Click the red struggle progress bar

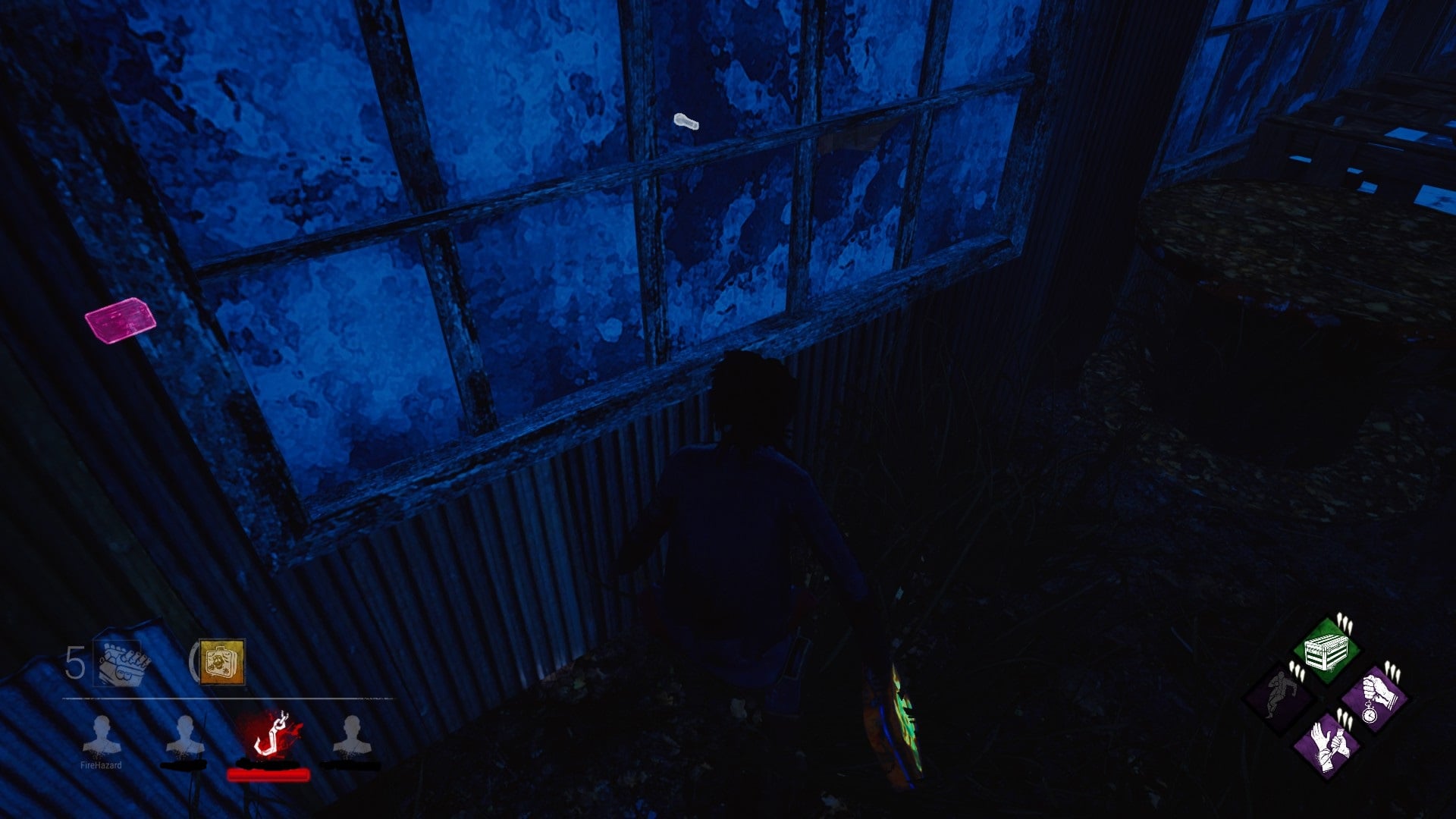[x=268, y=775]
